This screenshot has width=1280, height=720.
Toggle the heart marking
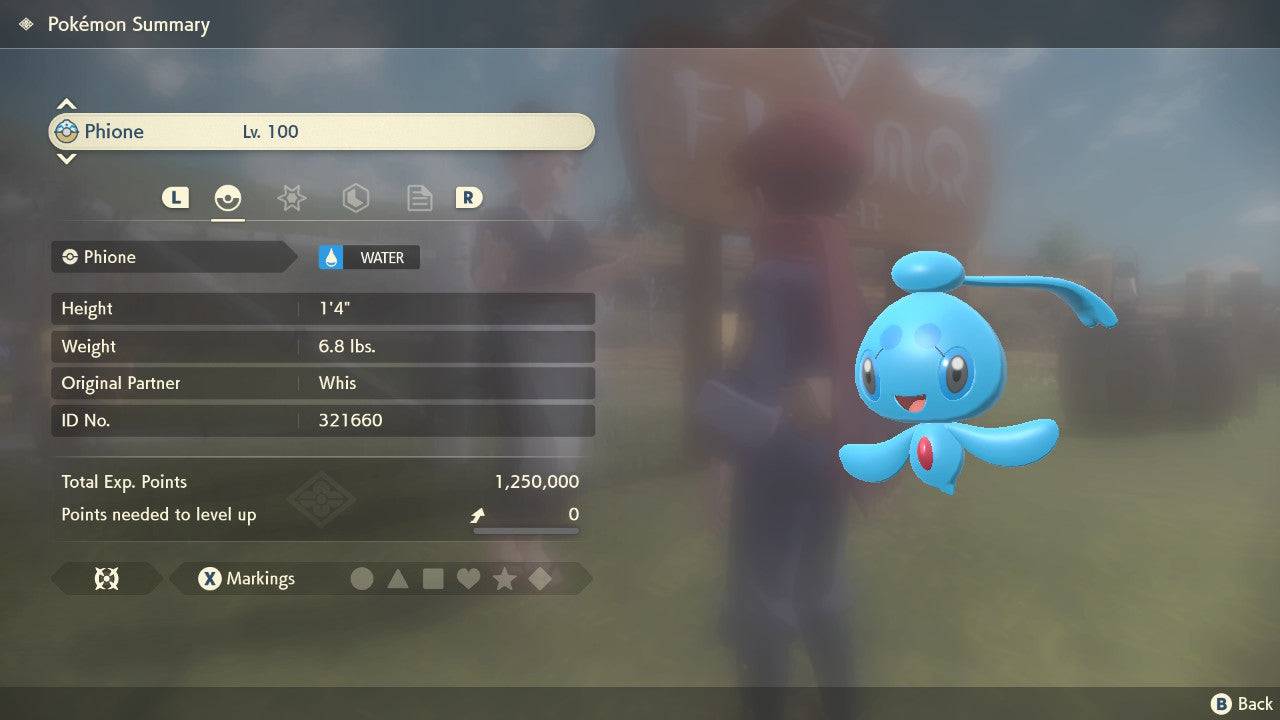click(x=468, y=579)
